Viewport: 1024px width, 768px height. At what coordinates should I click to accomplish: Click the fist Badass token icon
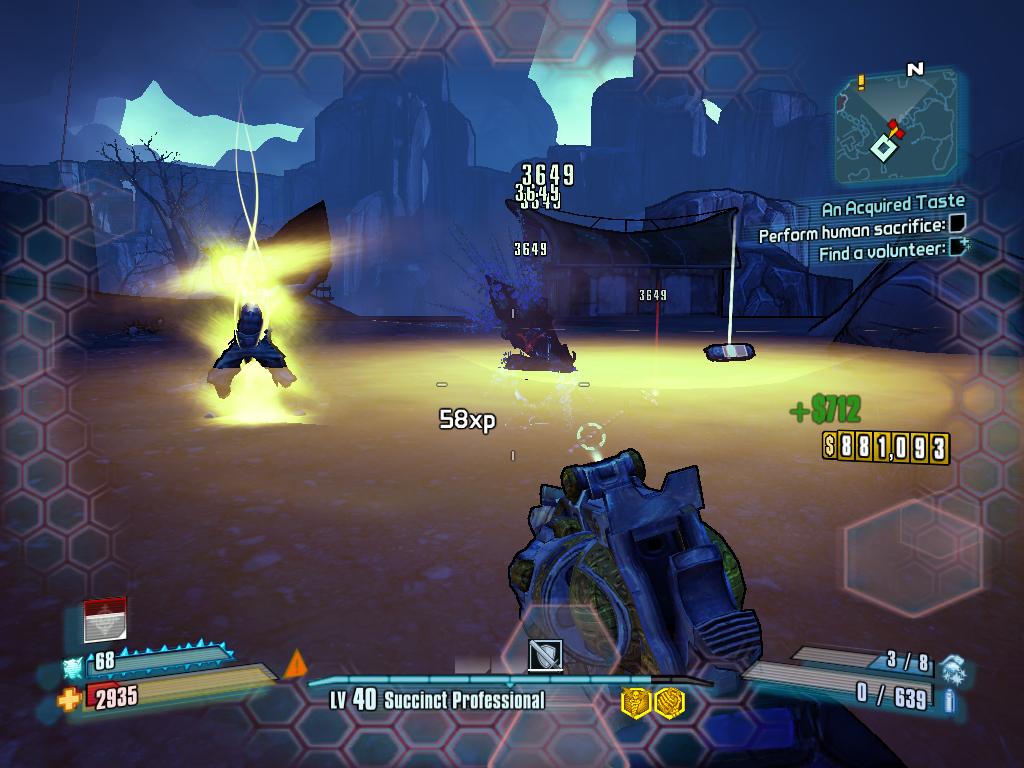pyautogui.click(x=668, y=703)
